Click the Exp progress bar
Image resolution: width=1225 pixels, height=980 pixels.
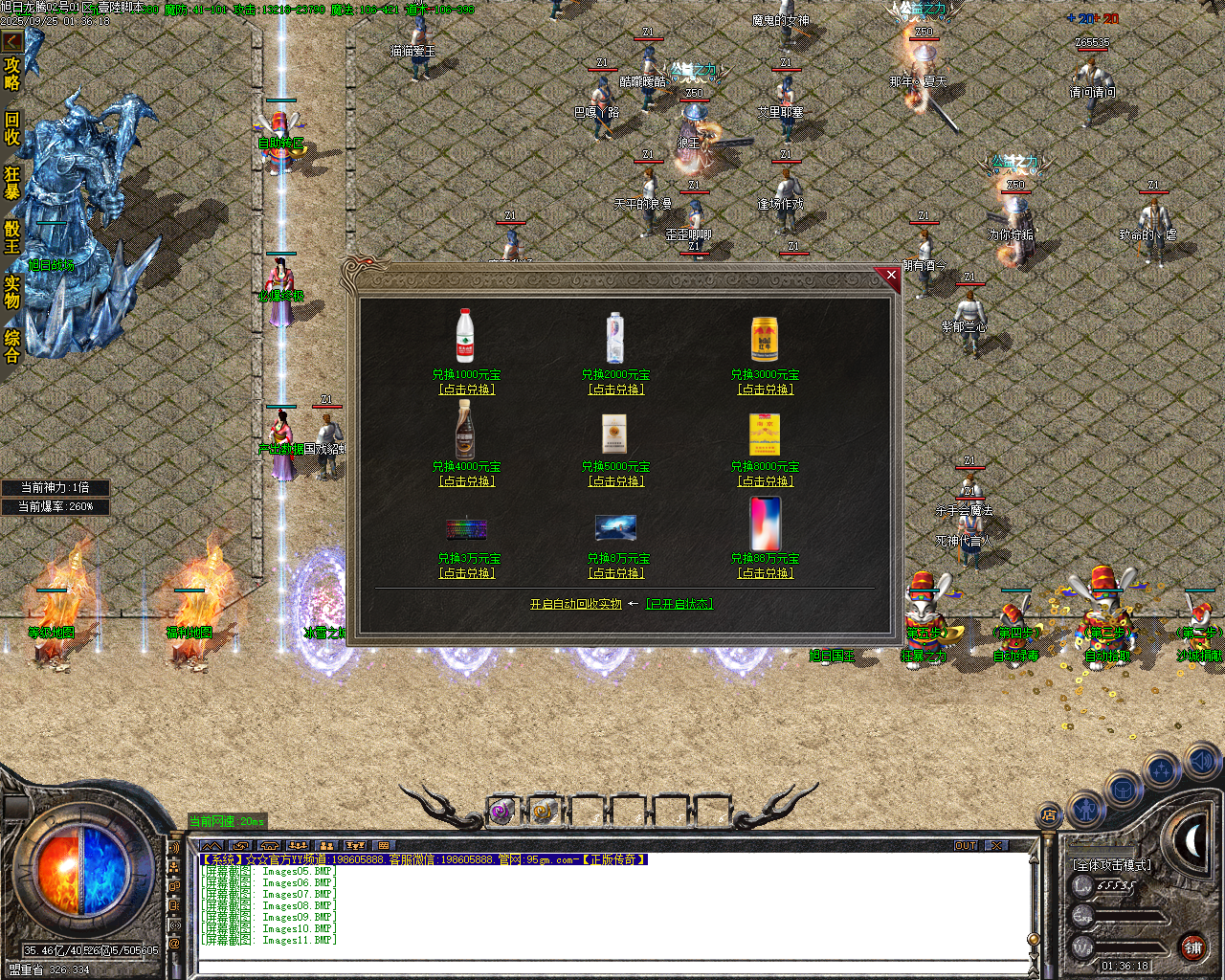pos(1129,915)
